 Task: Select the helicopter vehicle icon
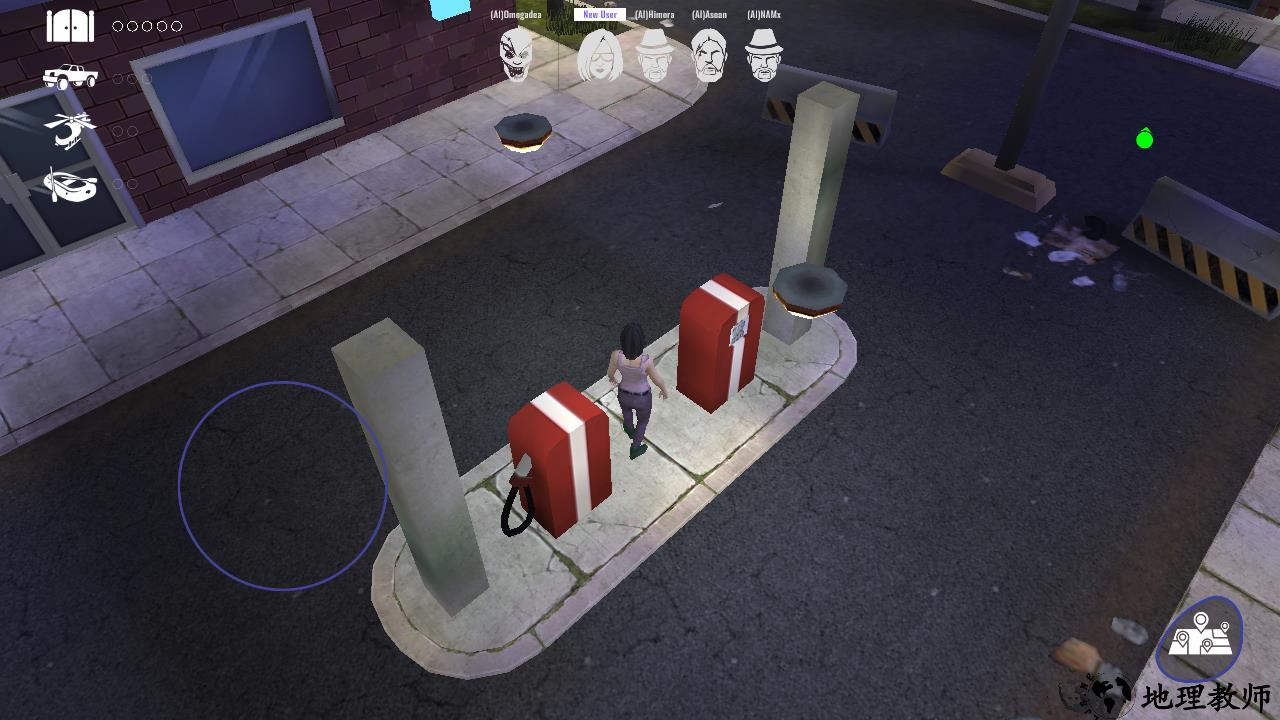point(70,130)
